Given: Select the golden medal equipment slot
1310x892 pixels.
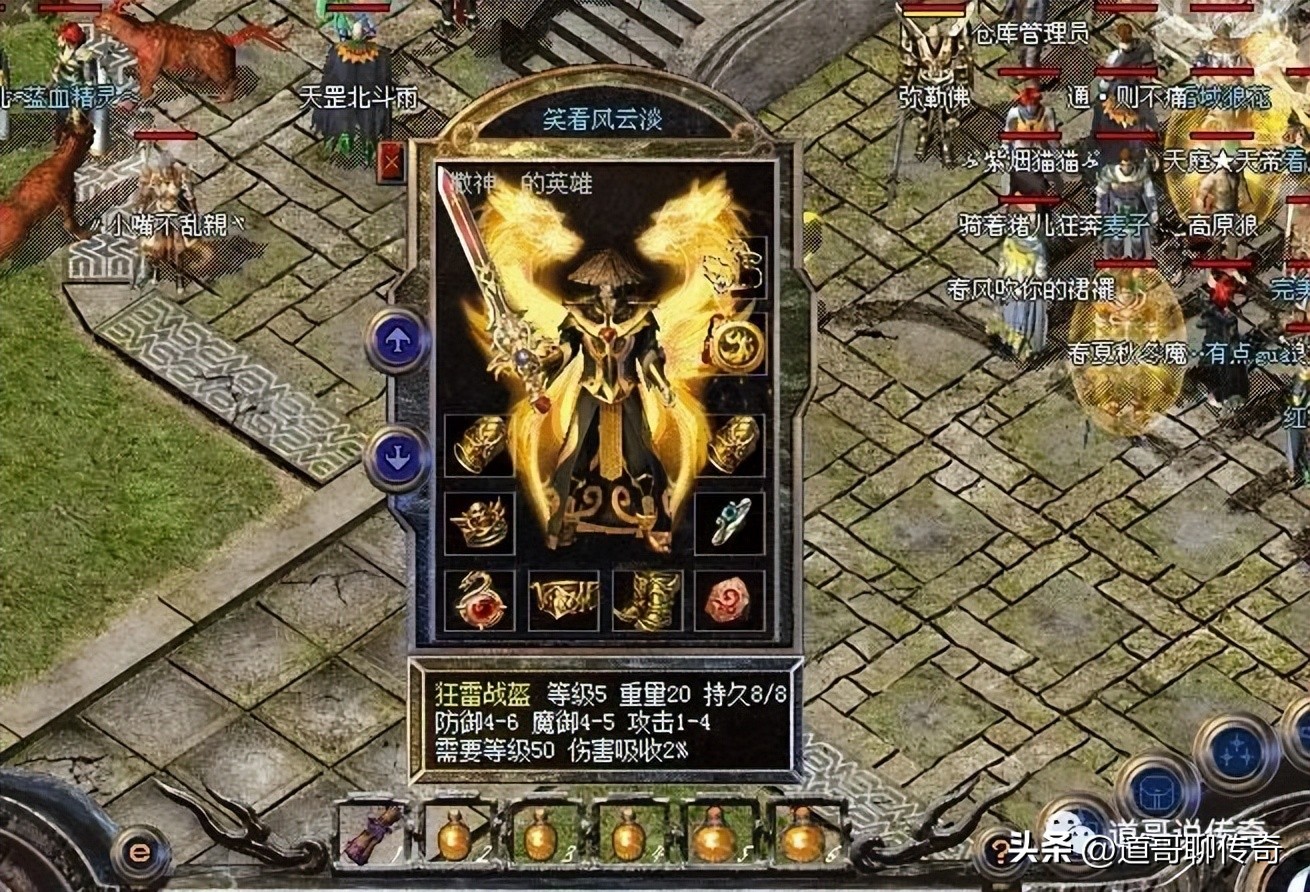Looking at the screenshot, I should pos(736,345).
